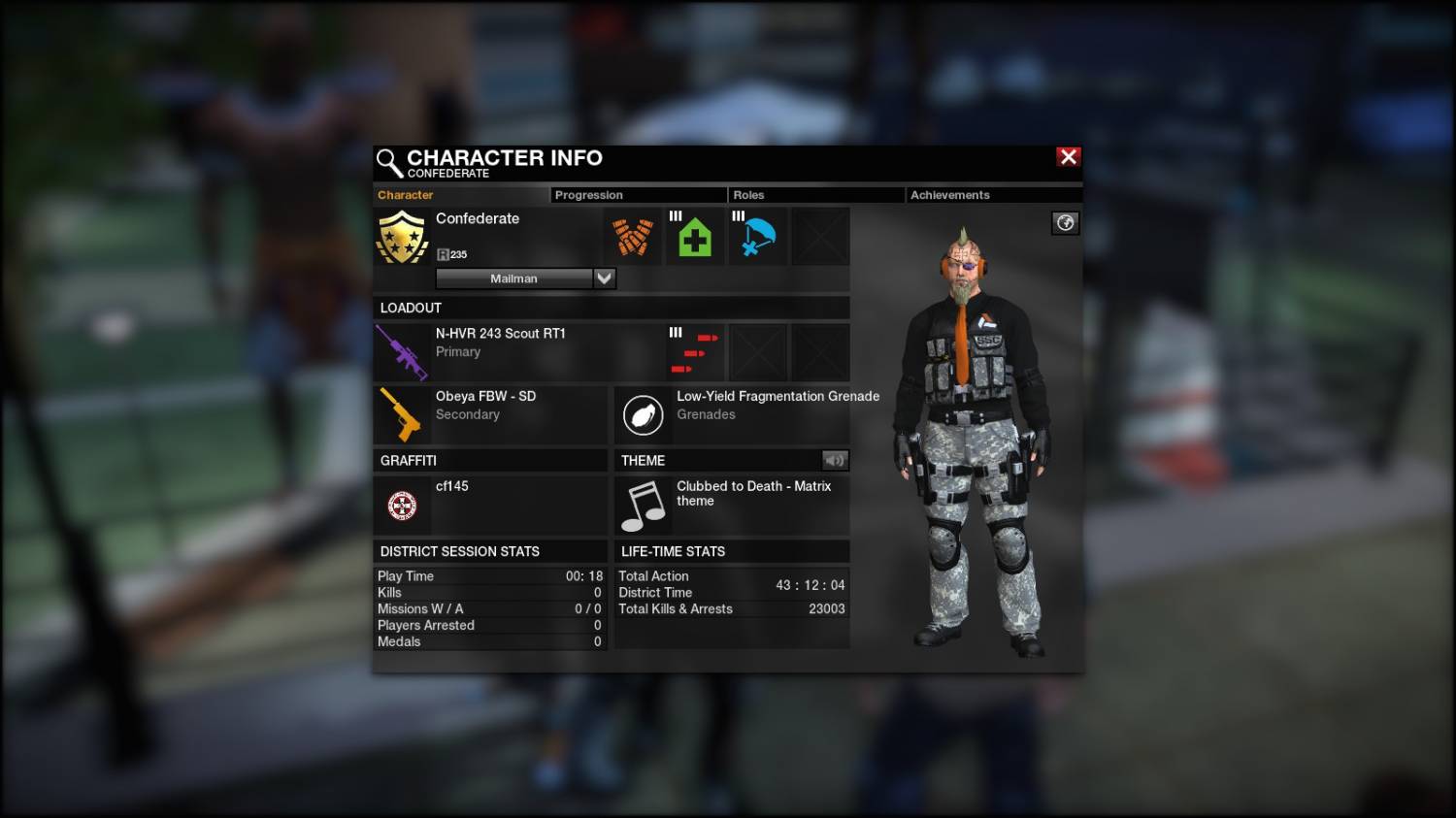Close the Character Info window
The image size is (1456, 818).
pos(1068,157)
